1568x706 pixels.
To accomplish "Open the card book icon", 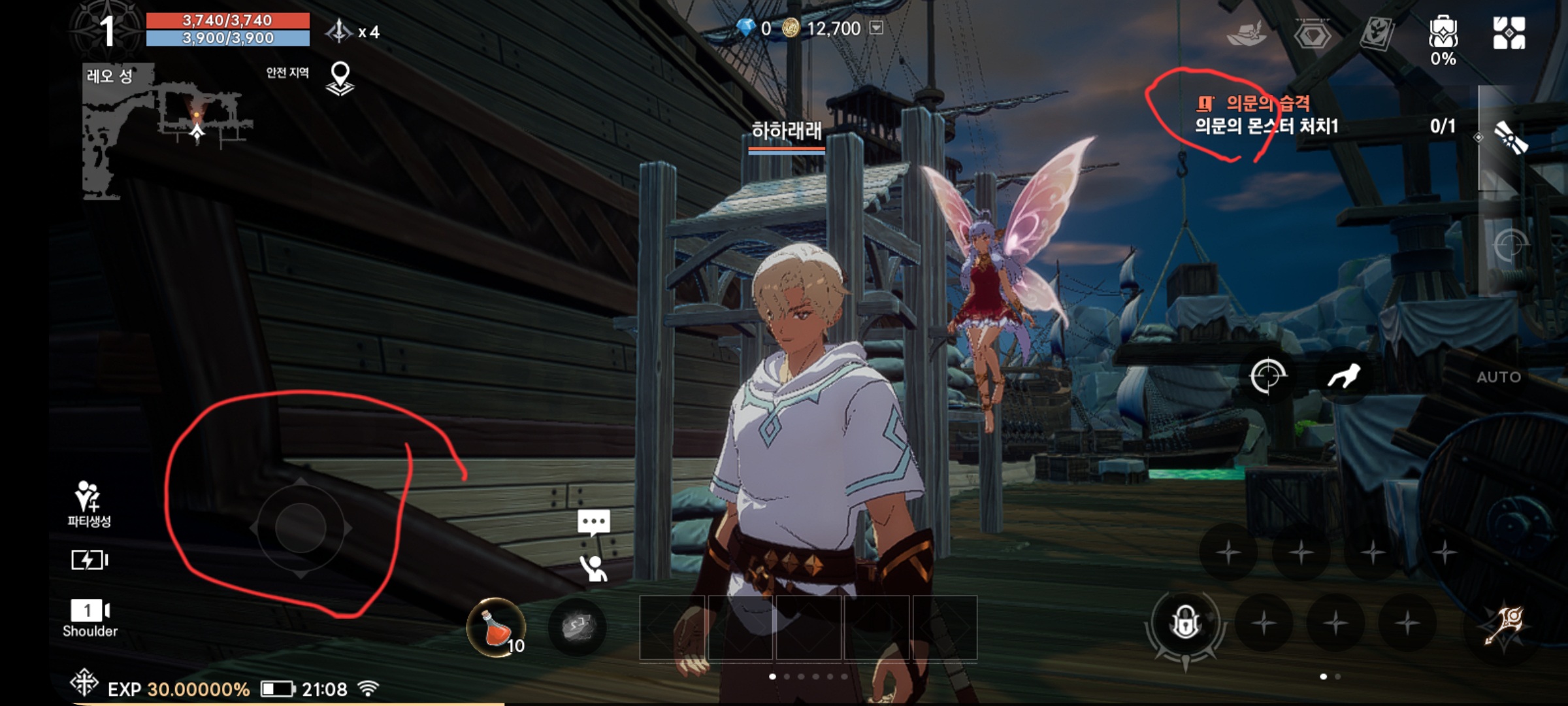I will pyautogui.click(x=1377, y=33).
